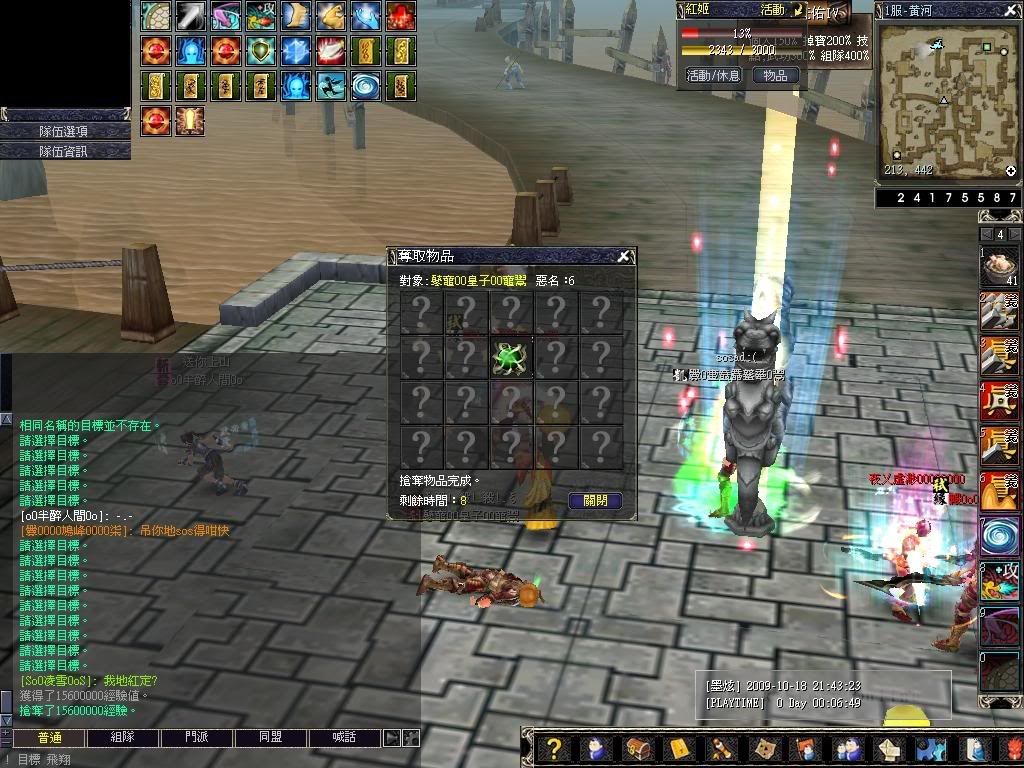Close the loot item window

(623, 257)
